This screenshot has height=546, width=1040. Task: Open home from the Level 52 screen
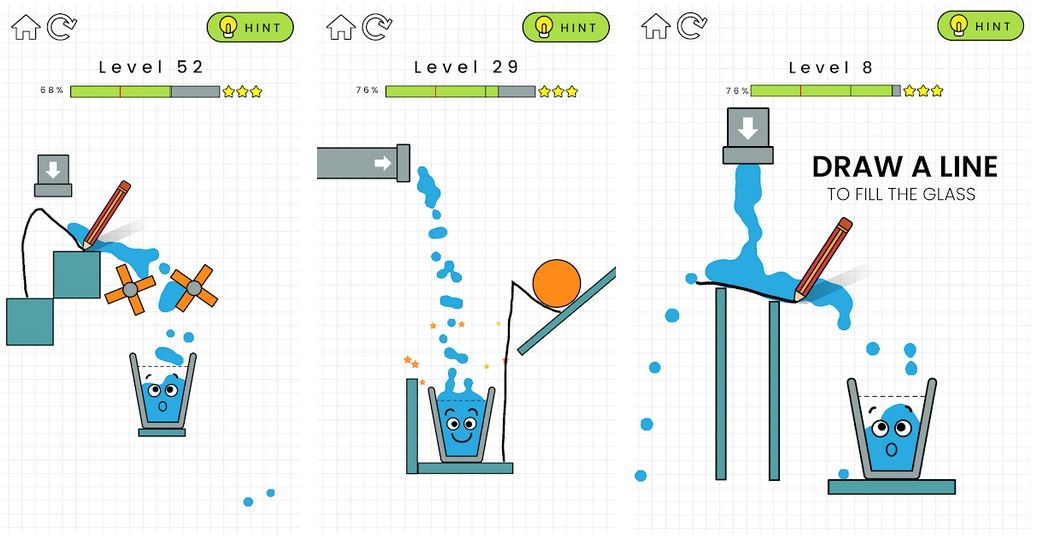[26, 27]
